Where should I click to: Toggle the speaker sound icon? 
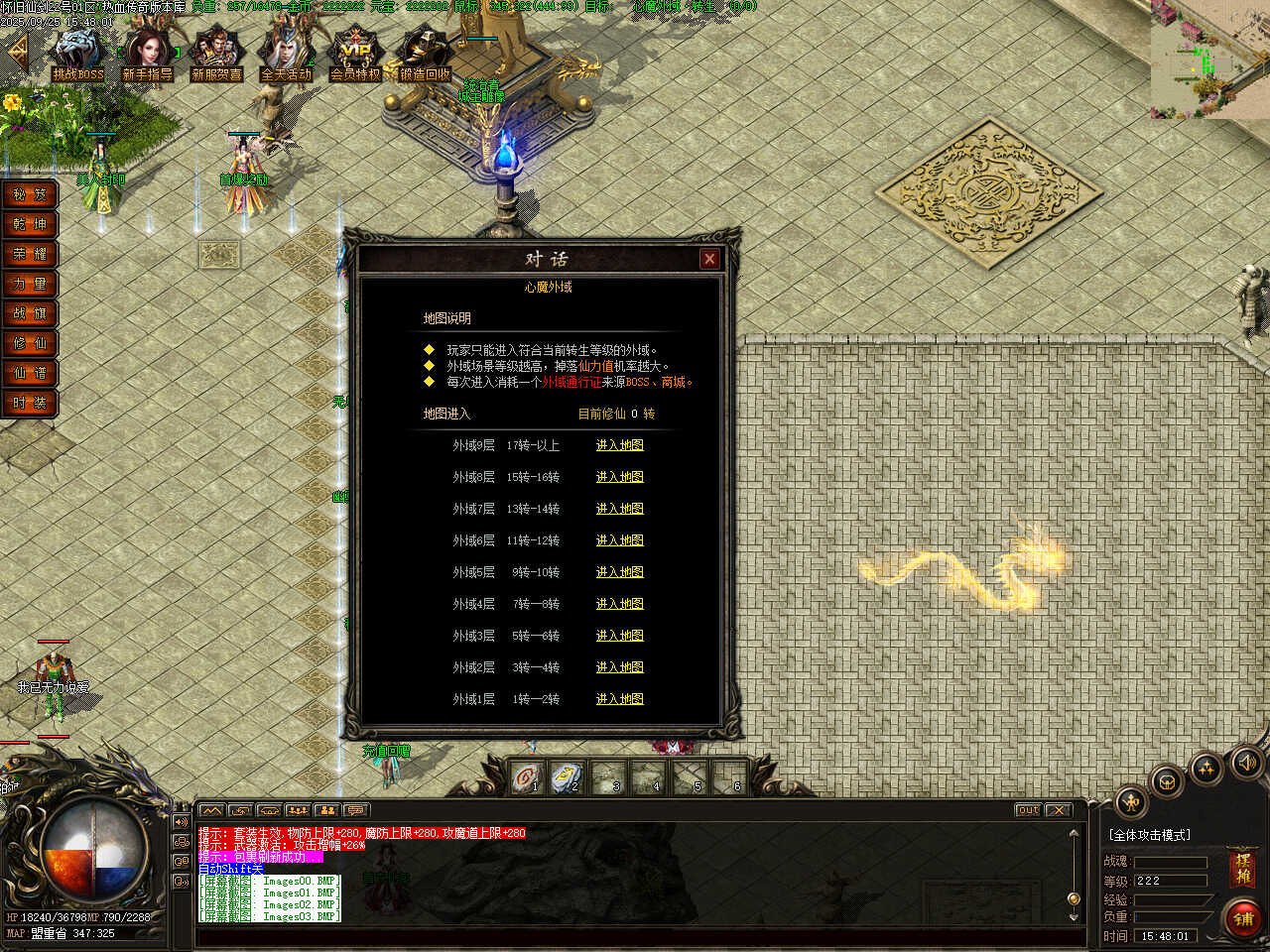coord(1246,762)
